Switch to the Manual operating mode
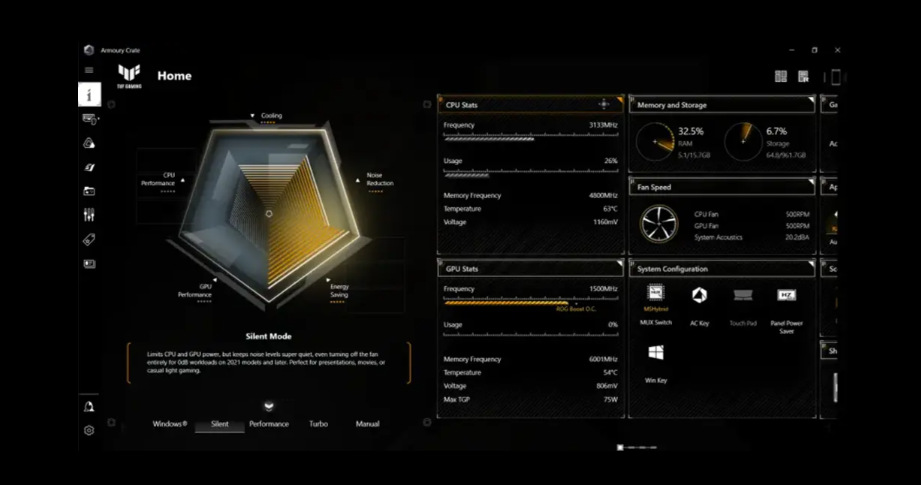921x485 pixels. [x=367, y=424]
